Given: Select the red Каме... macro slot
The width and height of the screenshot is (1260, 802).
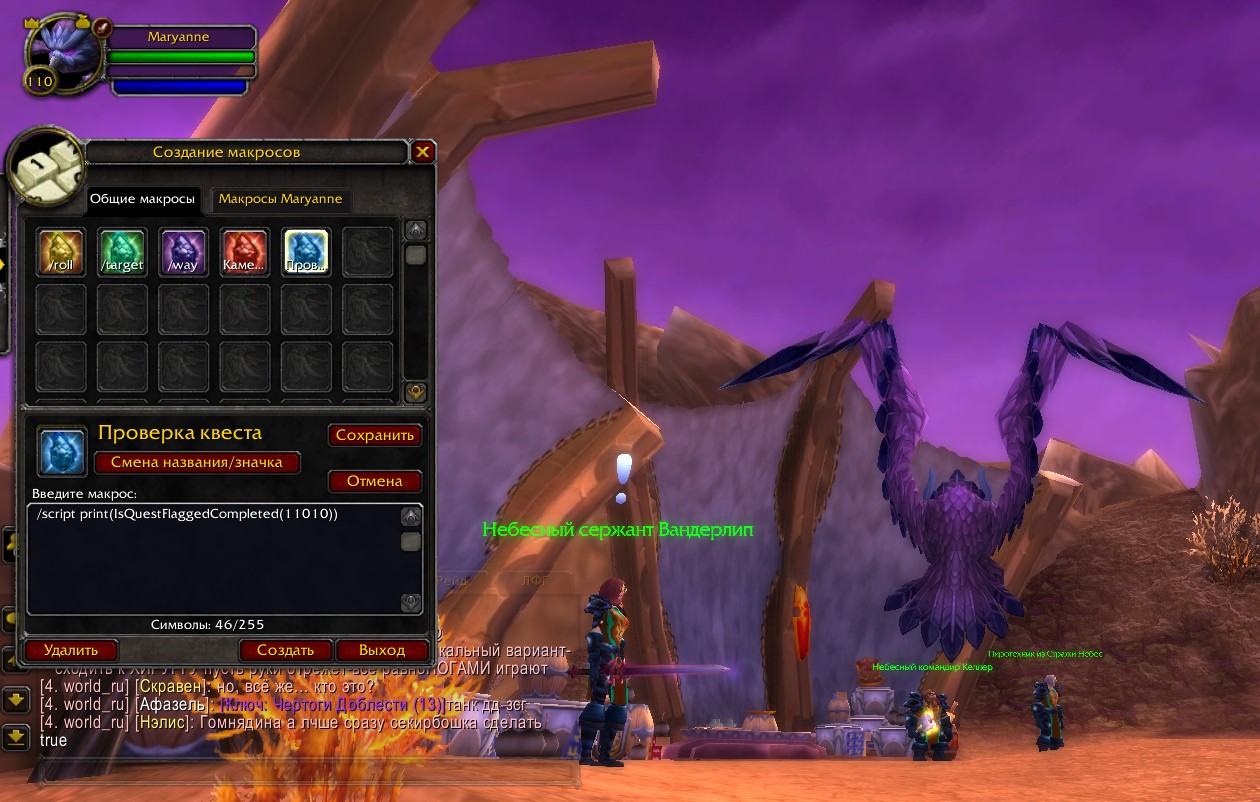Looking at the screenshot, I should point(245,252).
